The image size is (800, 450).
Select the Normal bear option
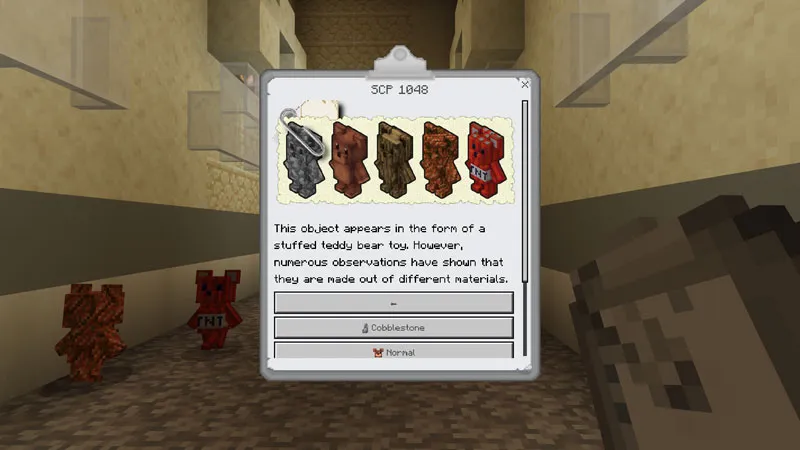pyautogui.click(x=393, y=351)
